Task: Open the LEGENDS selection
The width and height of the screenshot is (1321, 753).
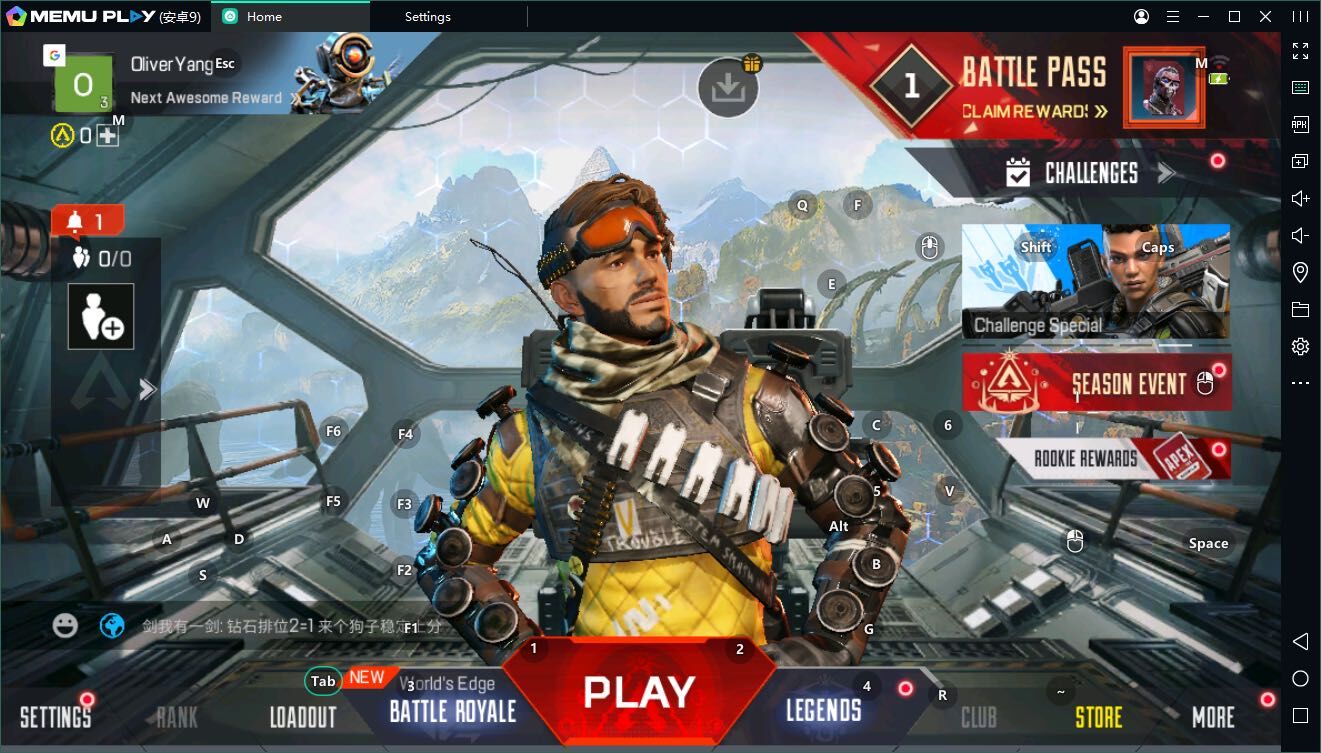Action: [823, 711]
